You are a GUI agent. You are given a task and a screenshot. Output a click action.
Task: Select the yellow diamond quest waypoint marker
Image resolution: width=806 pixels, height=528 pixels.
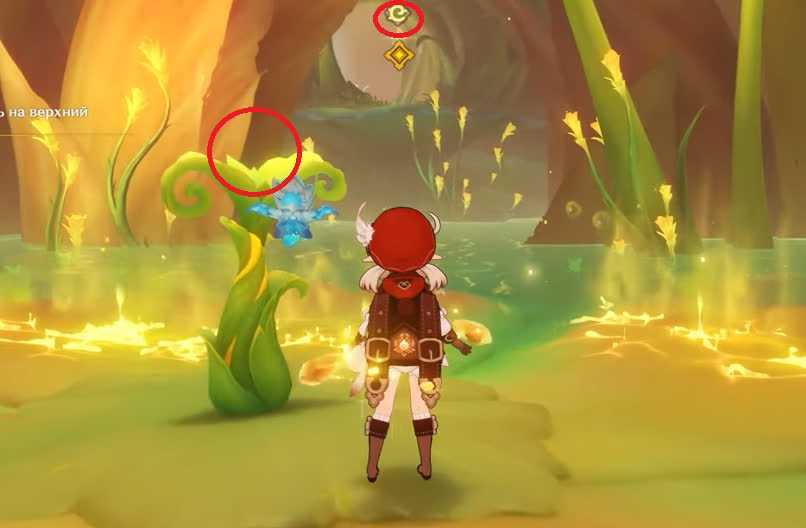(398, 55)
